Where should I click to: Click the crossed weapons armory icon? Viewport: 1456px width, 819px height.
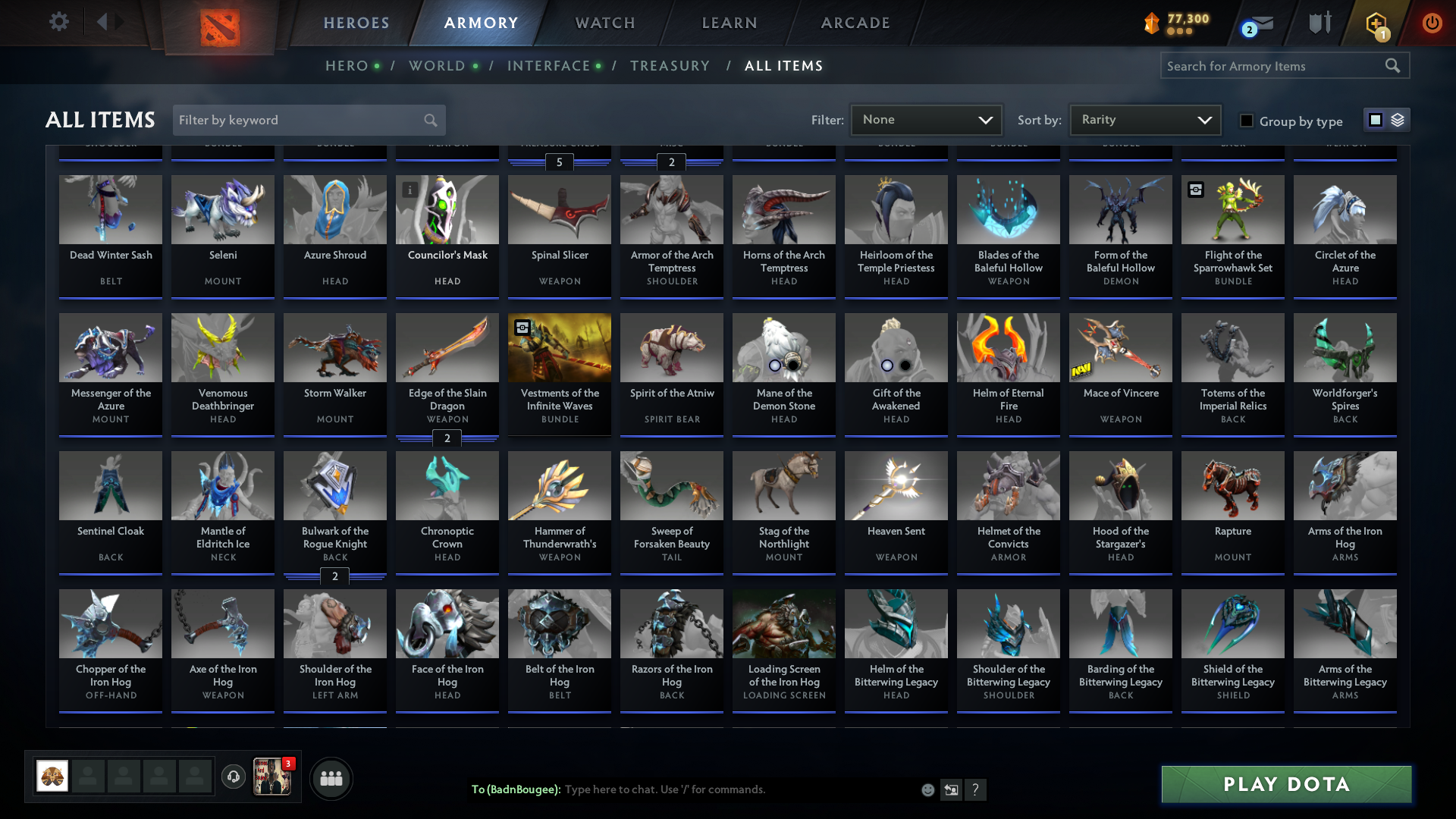click(1319, 23)
